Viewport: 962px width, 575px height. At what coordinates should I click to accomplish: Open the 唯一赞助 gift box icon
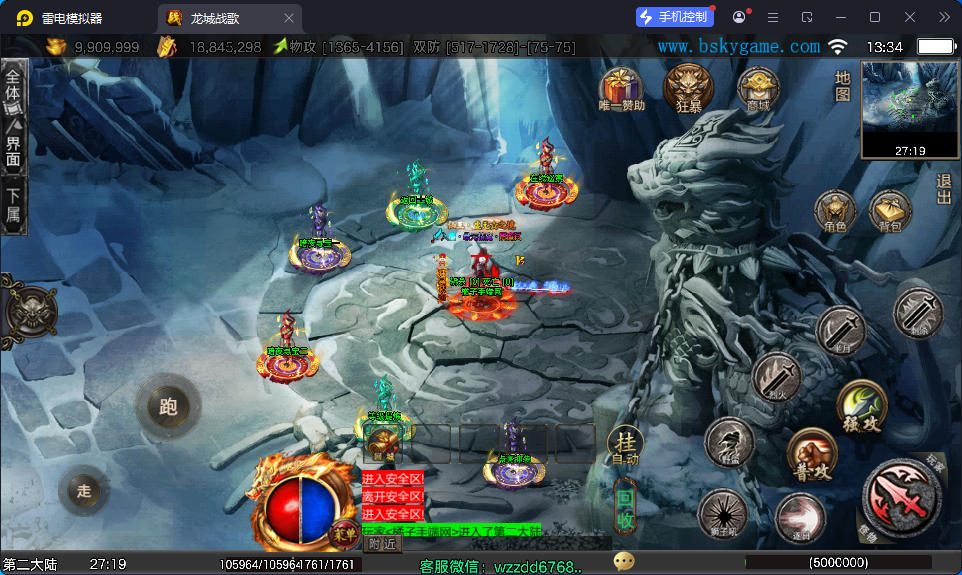coord(621,88)
